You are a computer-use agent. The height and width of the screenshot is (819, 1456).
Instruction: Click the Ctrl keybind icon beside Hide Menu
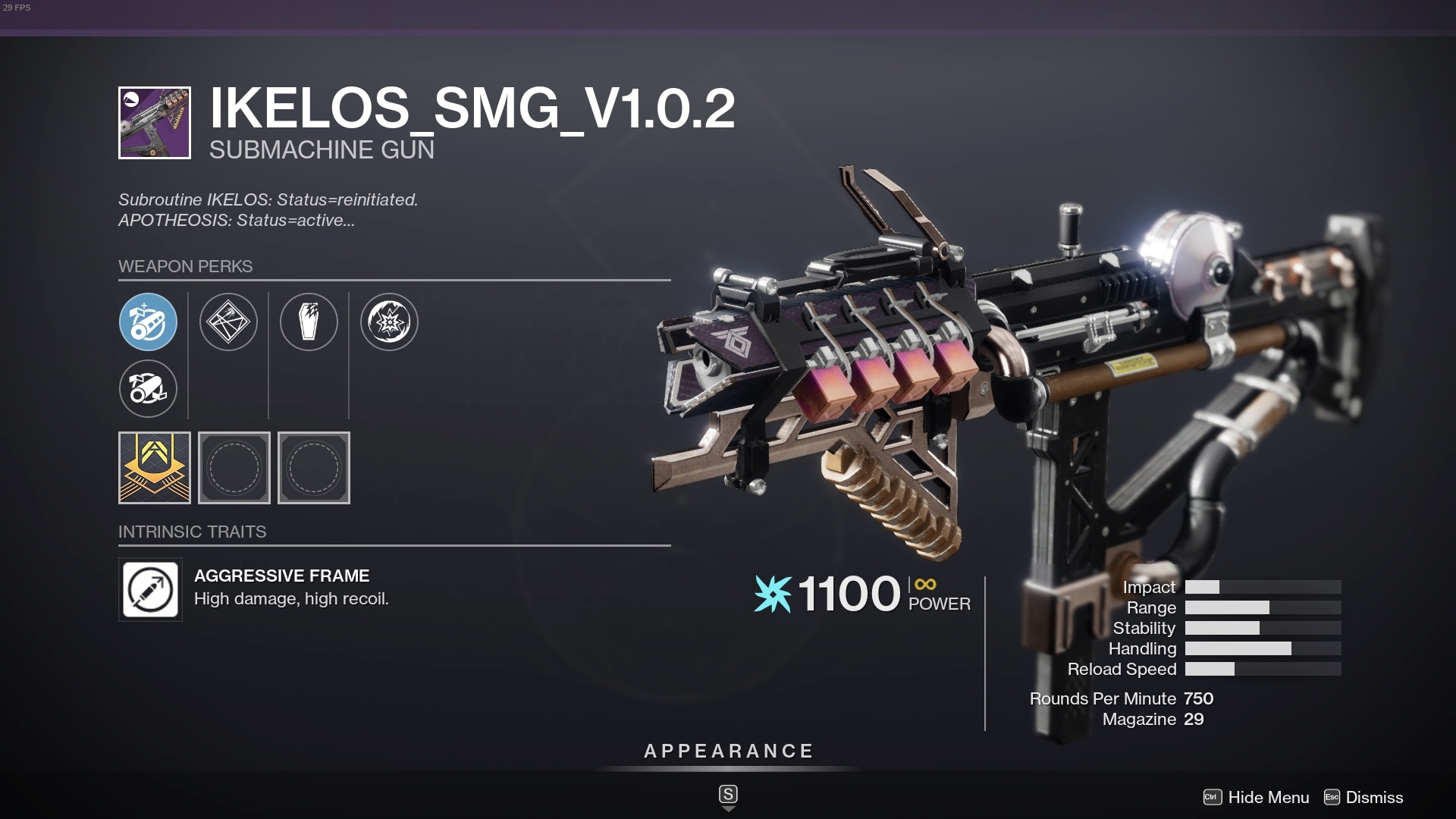coord(1211,798)
